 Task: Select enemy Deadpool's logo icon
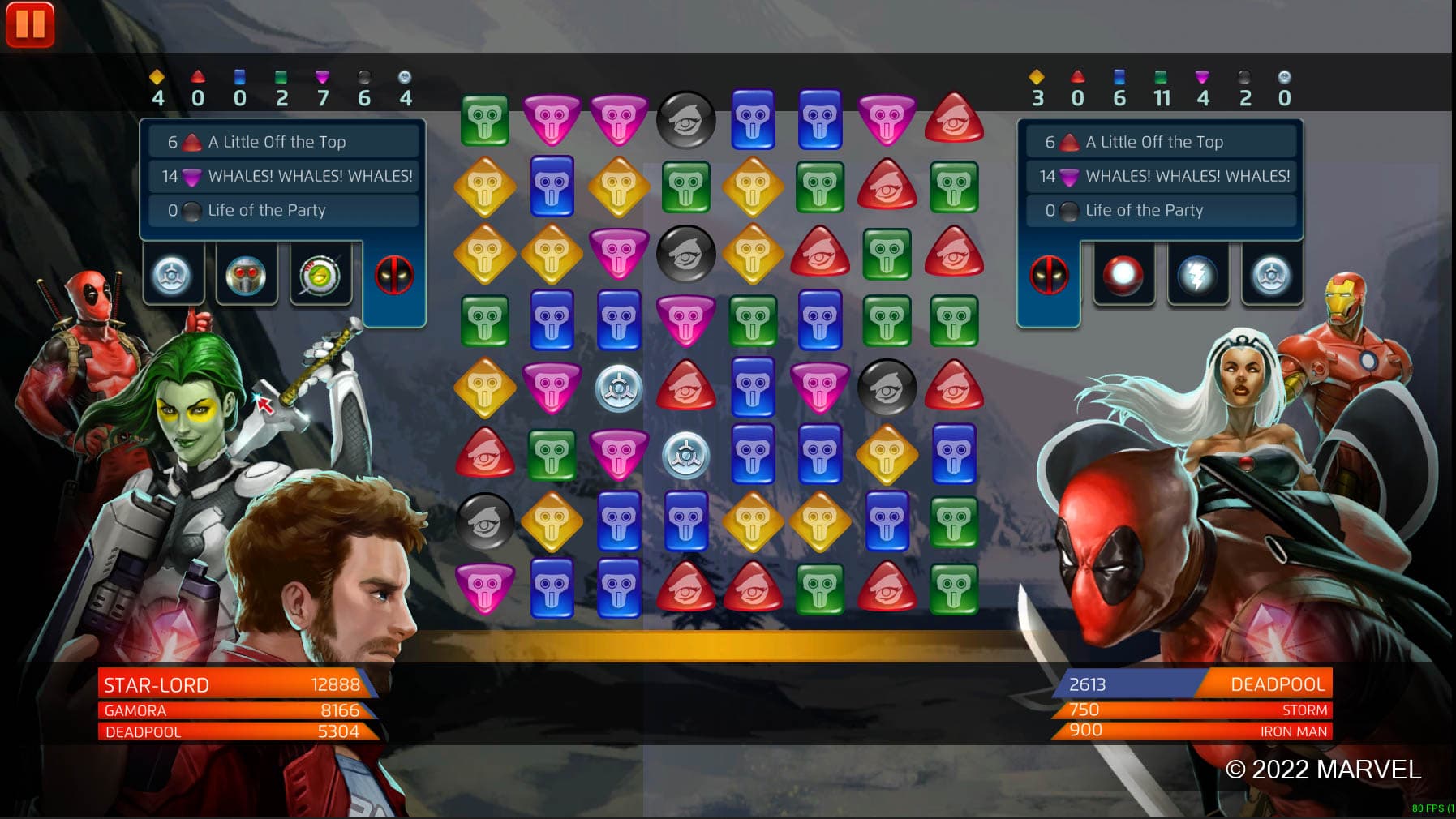pyautogui.click(x=1048, y=275)
